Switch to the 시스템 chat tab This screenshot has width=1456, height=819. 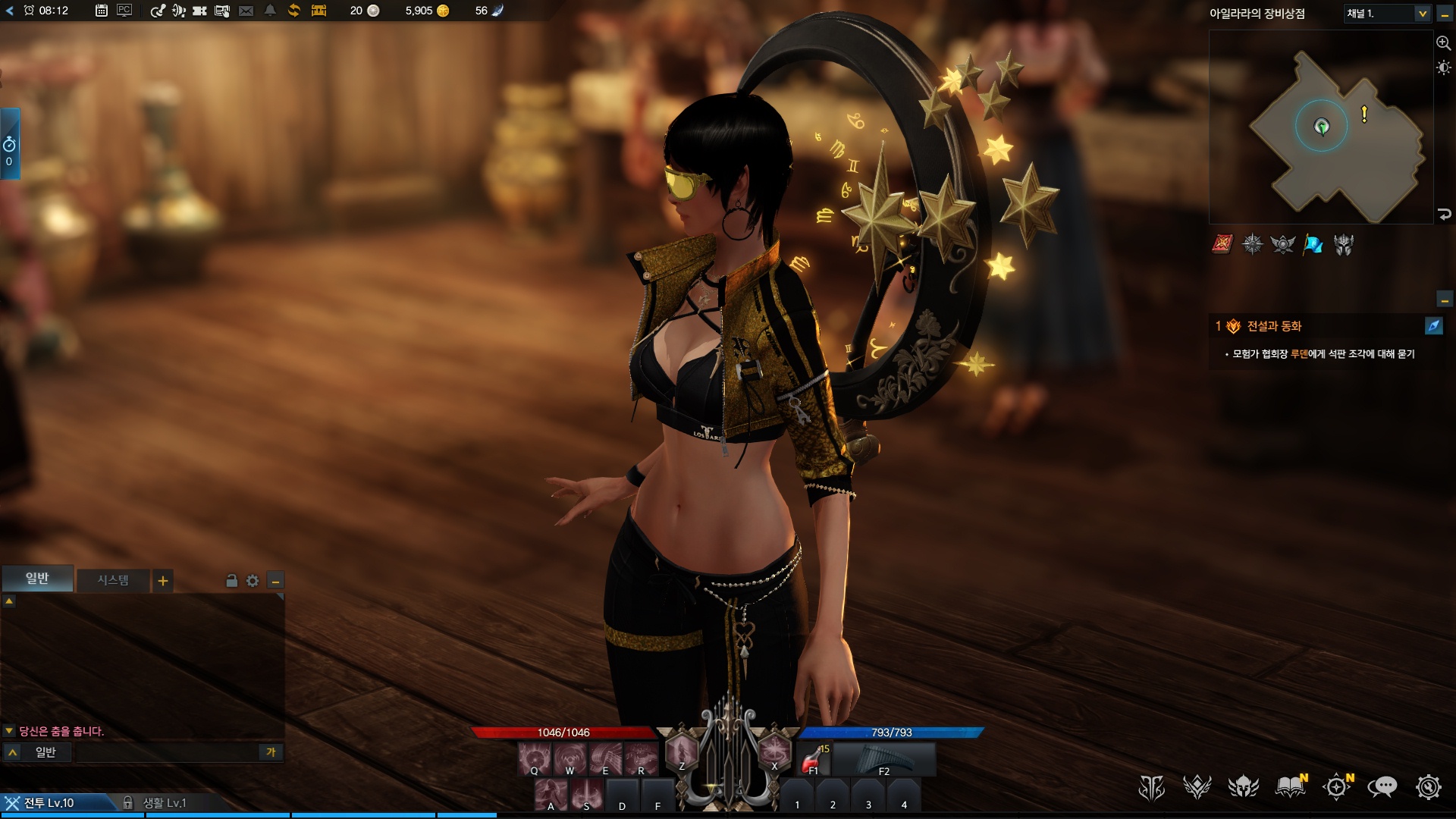[x=113, y=580]
